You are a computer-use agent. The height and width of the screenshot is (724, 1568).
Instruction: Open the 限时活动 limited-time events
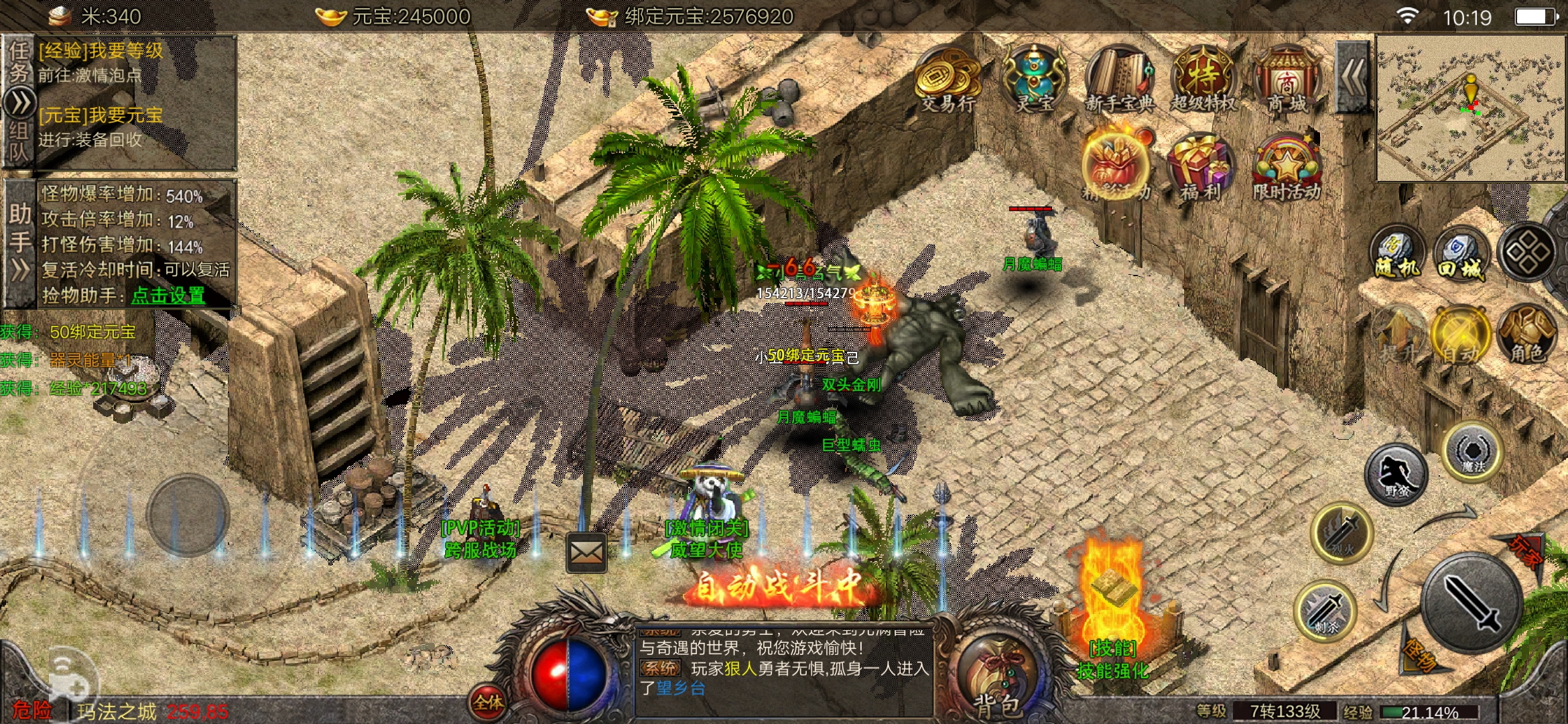[1287, 168]
